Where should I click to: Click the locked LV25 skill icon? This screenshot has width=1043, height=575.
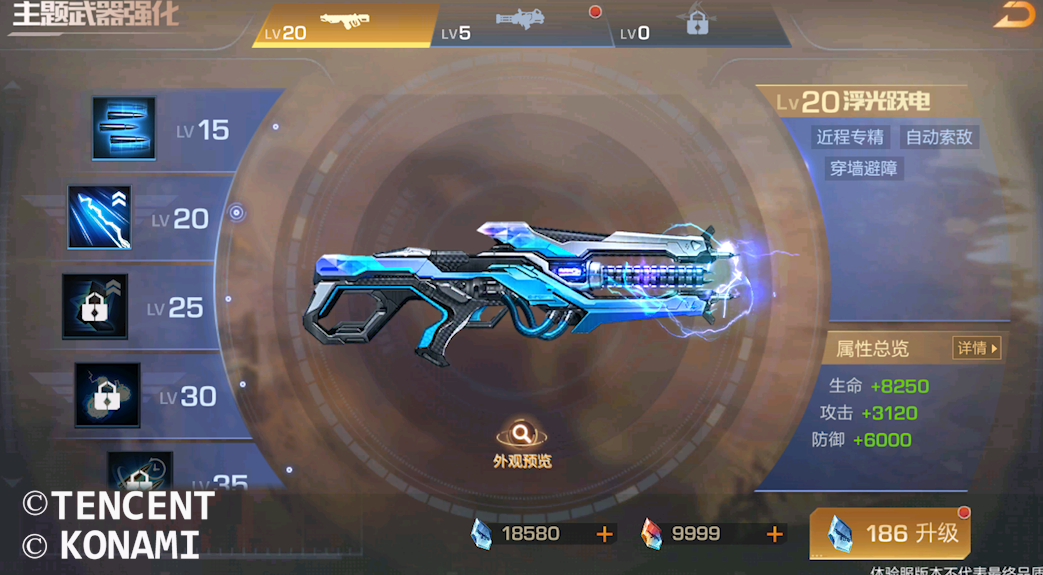click(95, 306)
